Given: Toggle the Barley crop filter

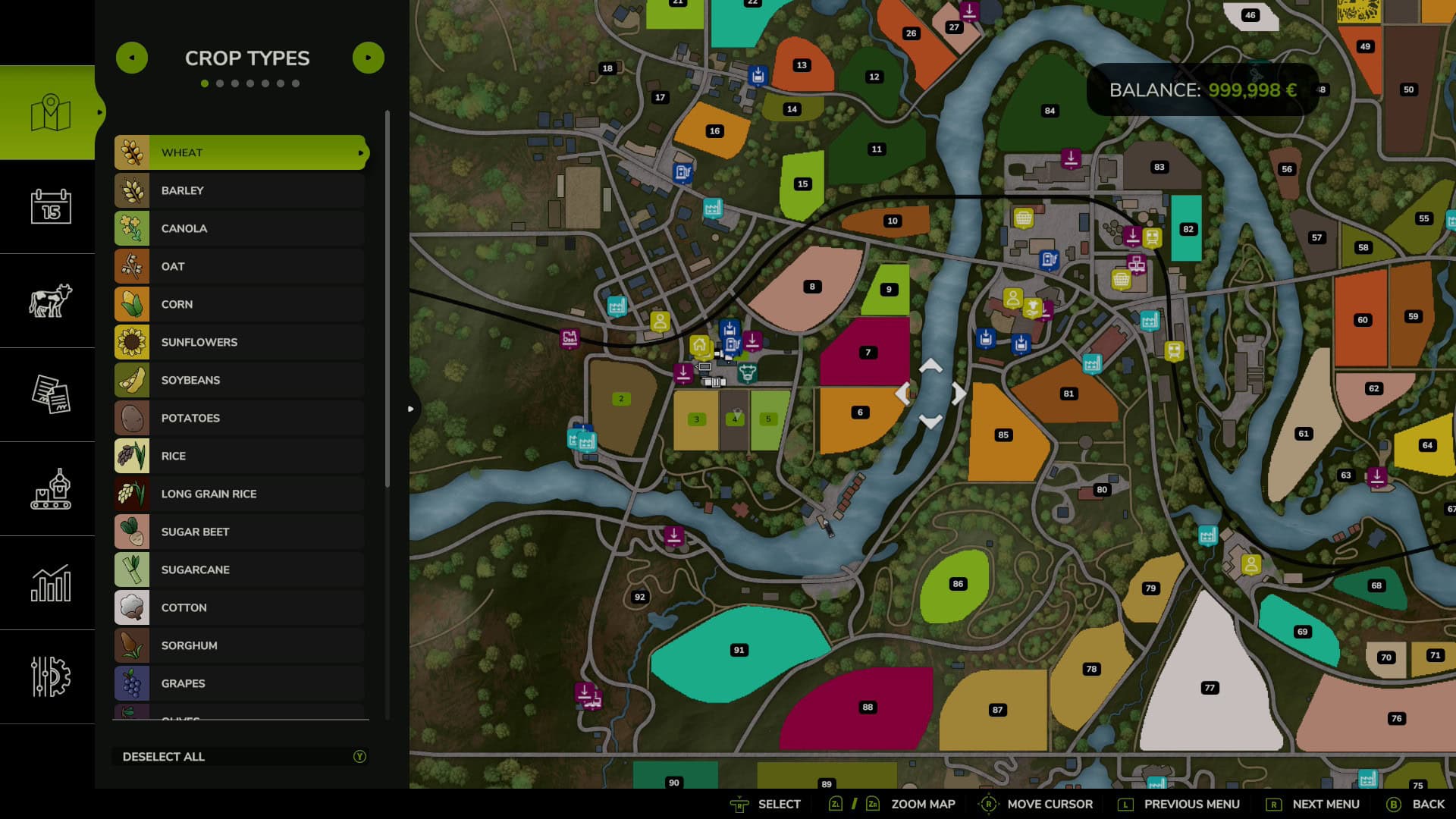Looking at the screenshot, I should click(x=240, y=190).
